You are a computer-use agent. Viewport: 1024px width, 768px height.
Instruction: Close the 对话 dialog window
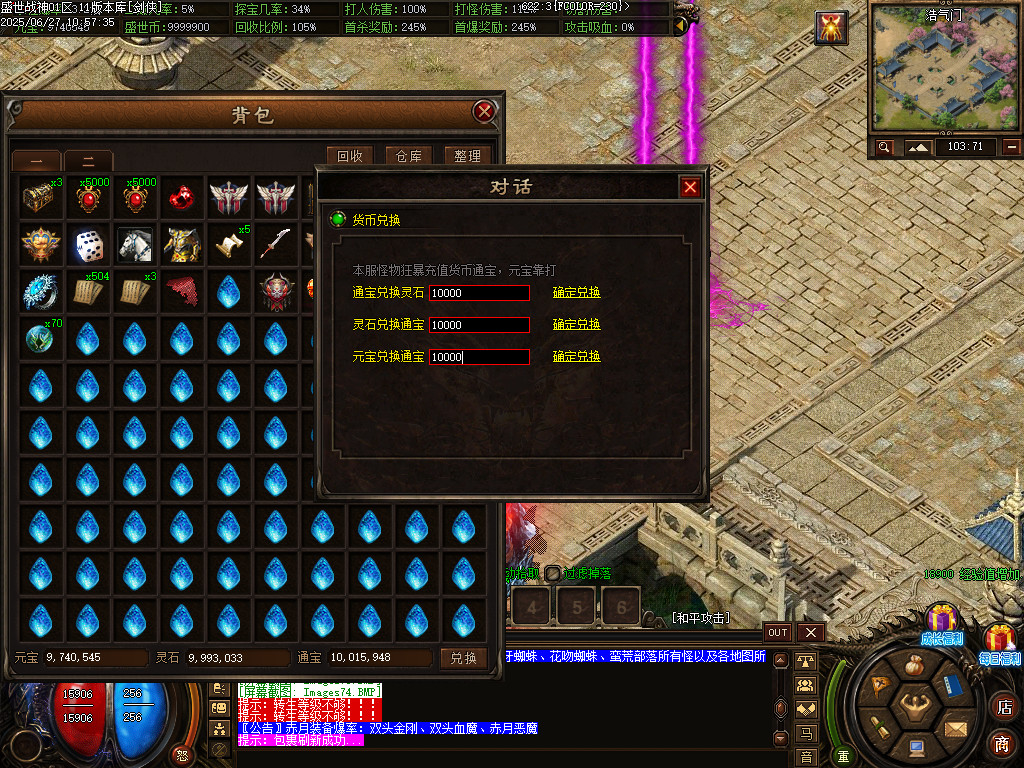pyautogui.click(x=690, y=187)
